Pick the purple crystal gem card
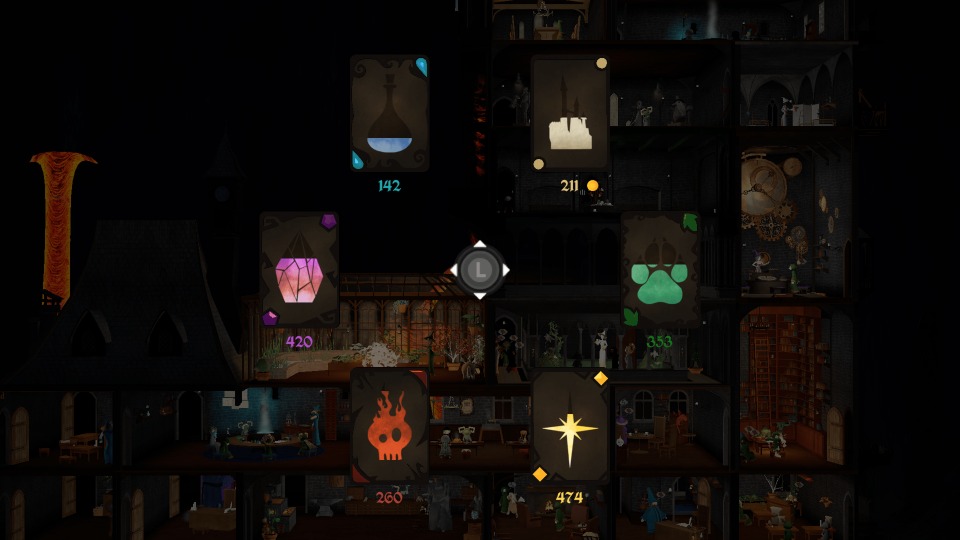The width and height of the screenshot is (960, 540). pyautogui.click(x=299, y=270)
